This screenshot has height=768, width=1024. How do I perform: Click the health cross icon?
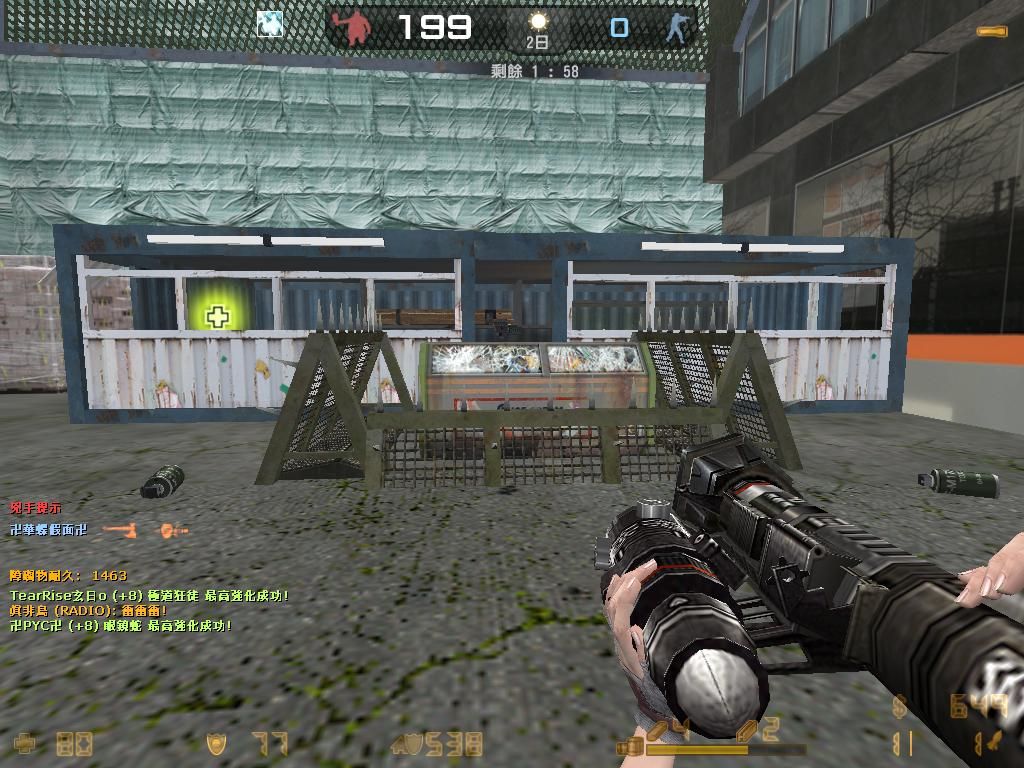26,743
